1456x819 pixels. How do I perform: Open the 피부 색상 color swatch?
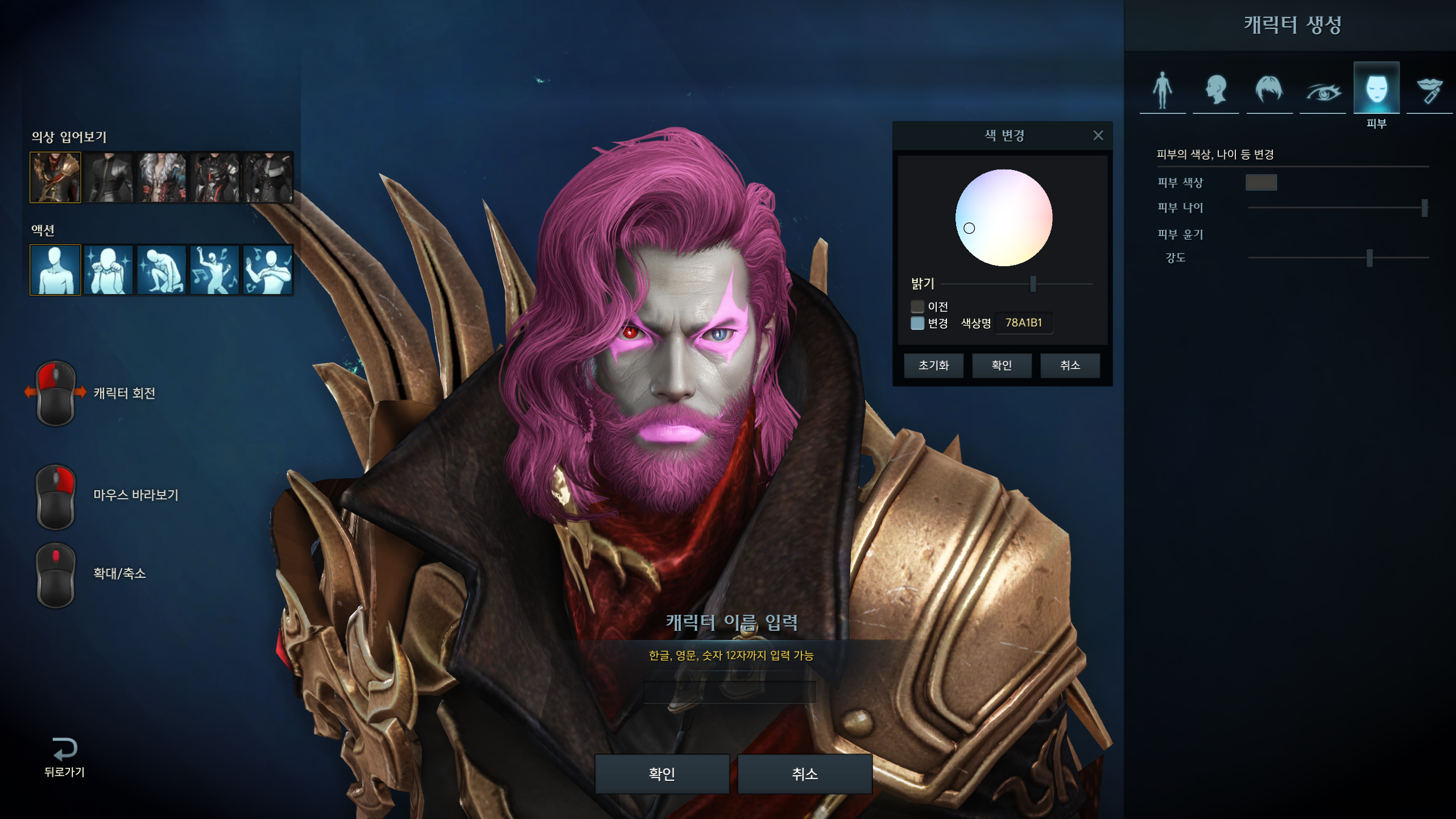(x=1261, y=183)
